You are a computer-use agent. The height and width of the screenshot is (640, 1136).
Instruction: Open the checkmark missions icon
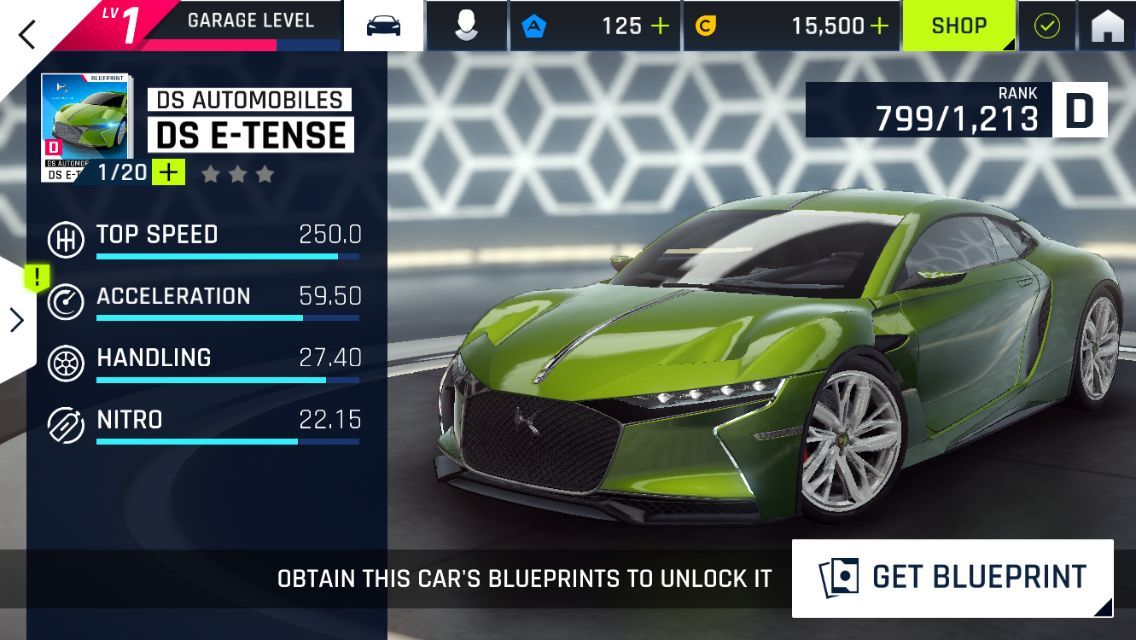[1046, 26]
